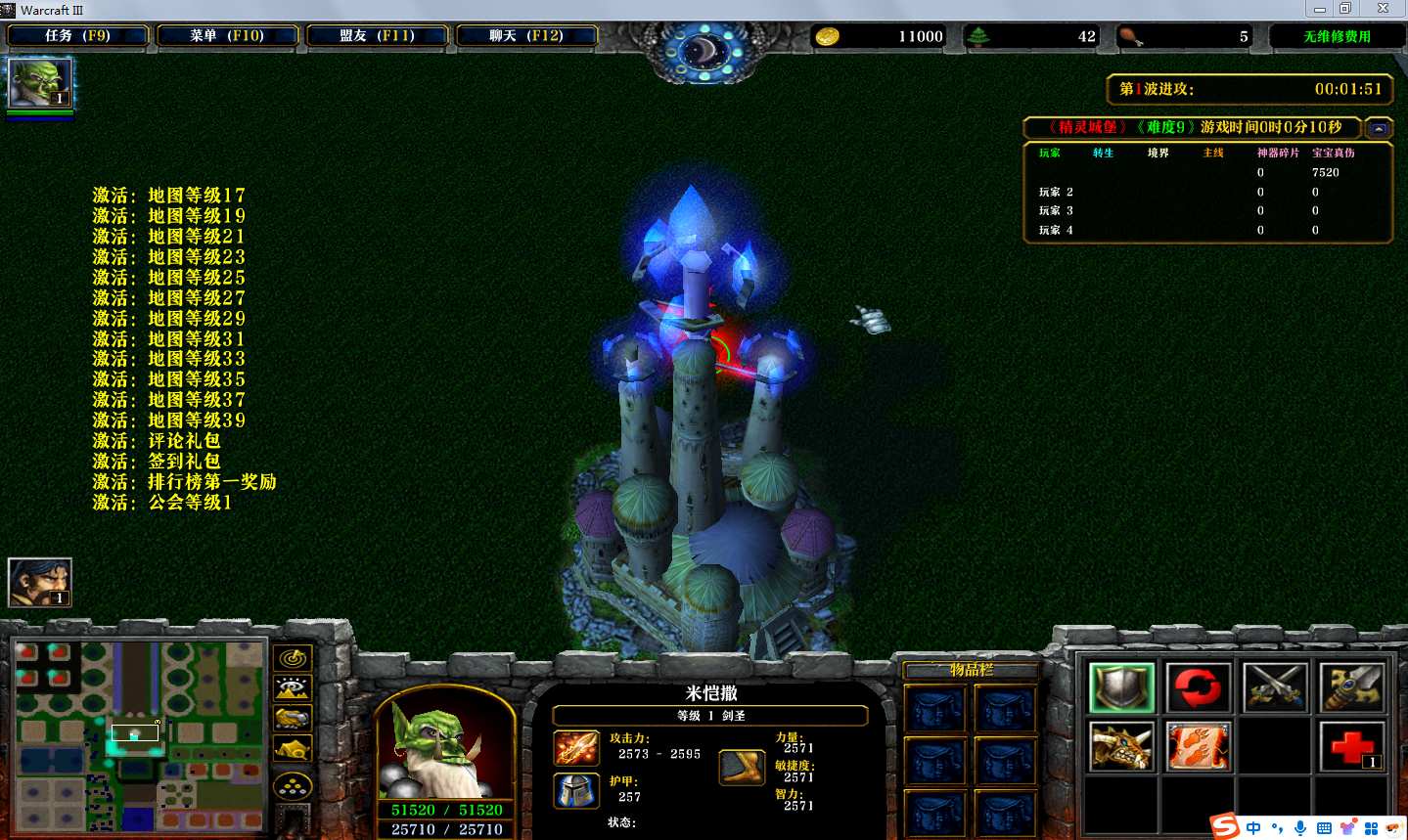Open the 聊天 (F12) chat log

(526, 36)
